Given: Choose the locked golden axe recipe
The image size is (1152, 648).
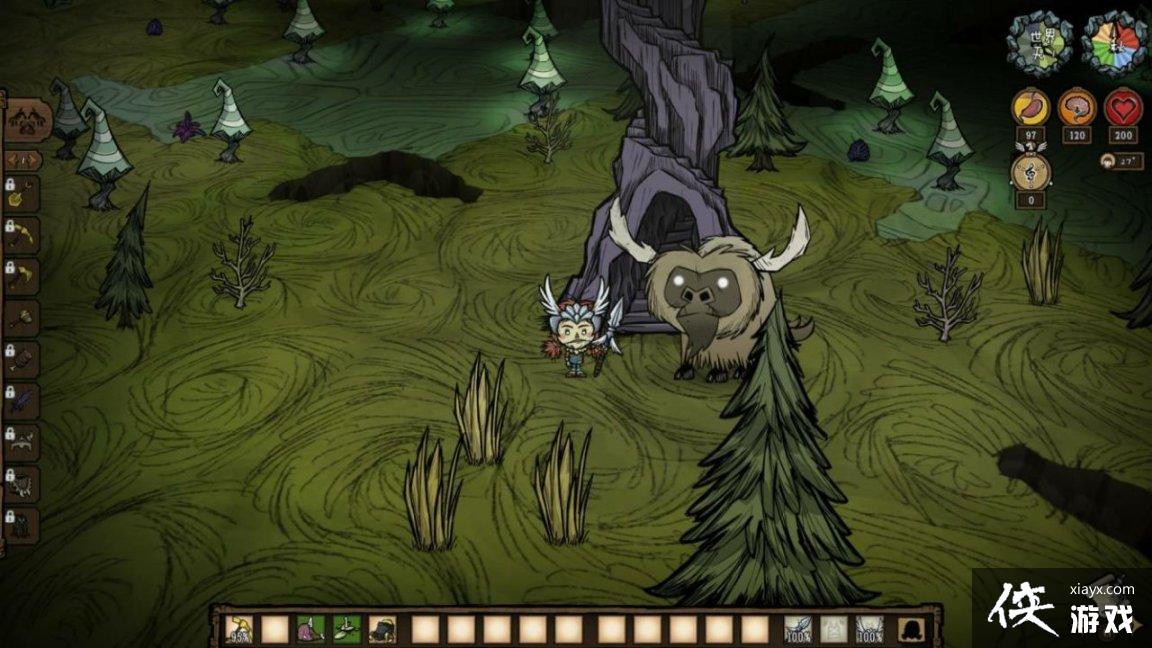Looking at the screenshot, I should coord(22,277).
